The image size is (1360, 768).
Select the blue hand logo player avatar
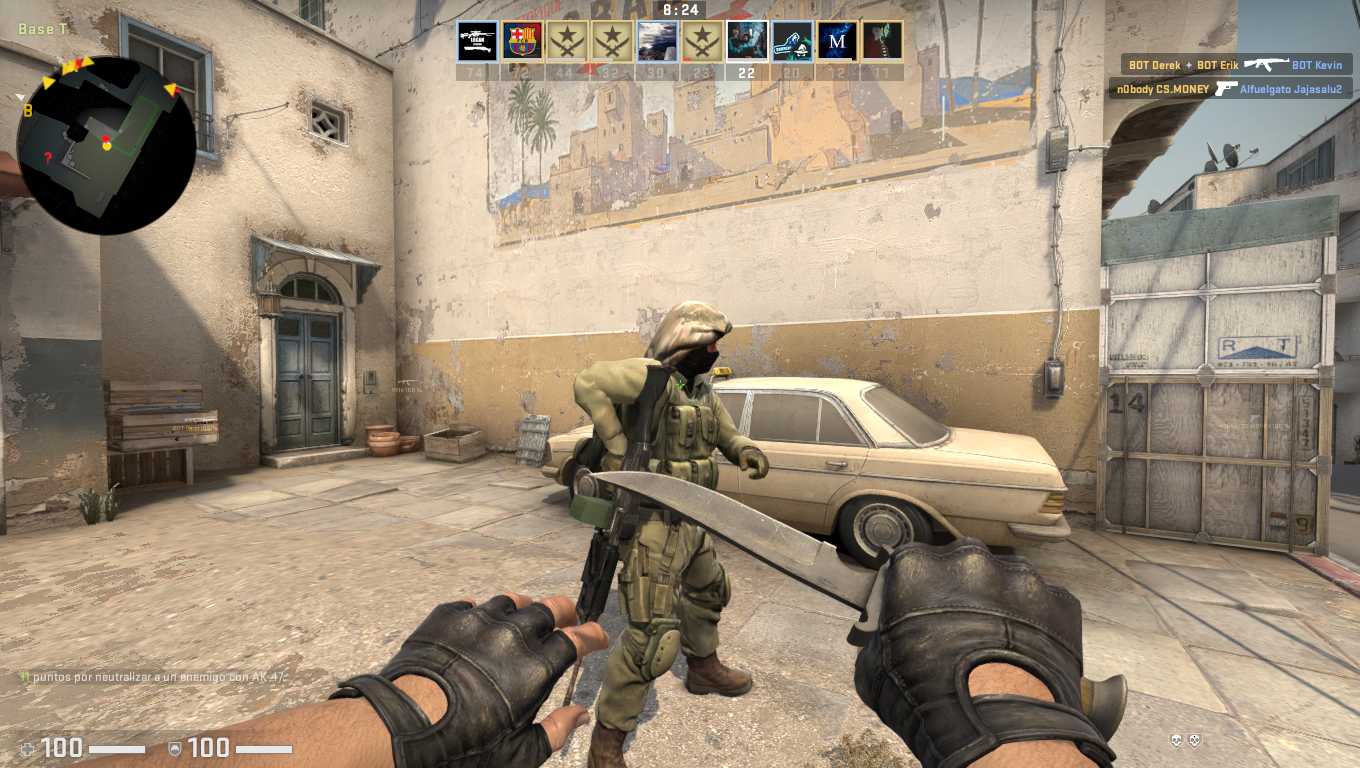point(792,42)
